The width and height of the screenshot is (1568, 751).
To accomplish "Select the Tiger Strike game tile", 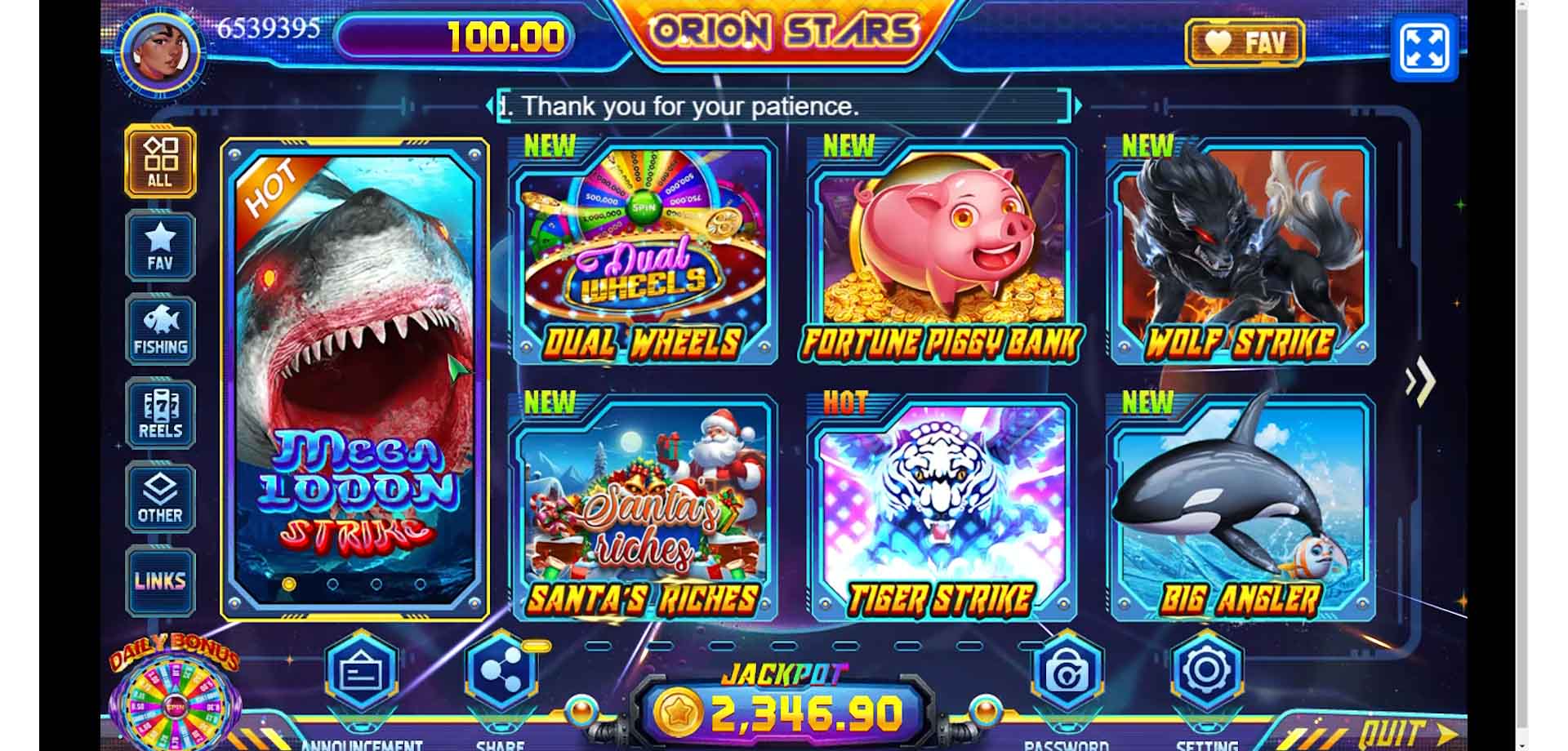I will click(x=942, y=509).
